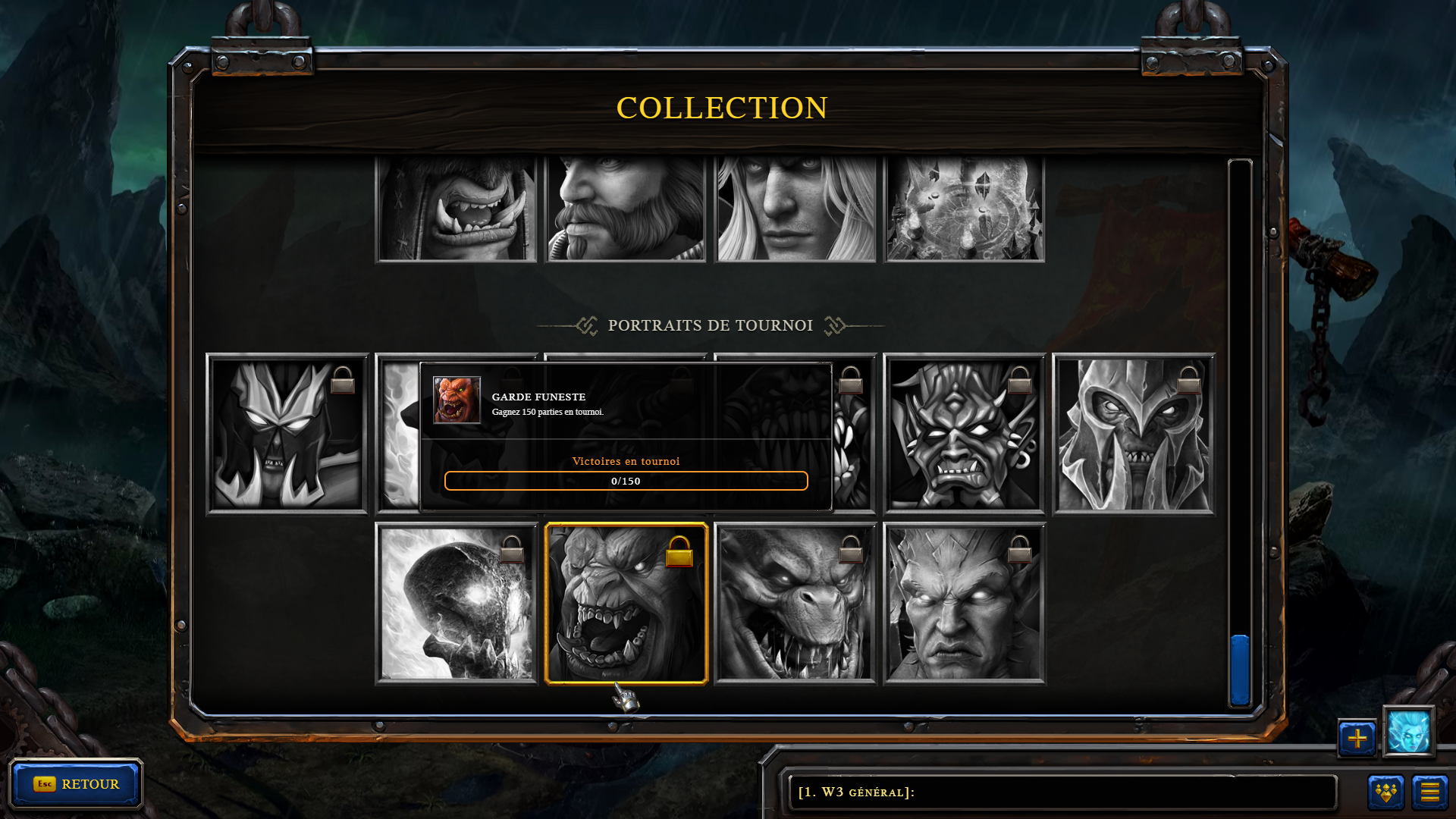Pick the icy crystal portrait

[965, 209]
